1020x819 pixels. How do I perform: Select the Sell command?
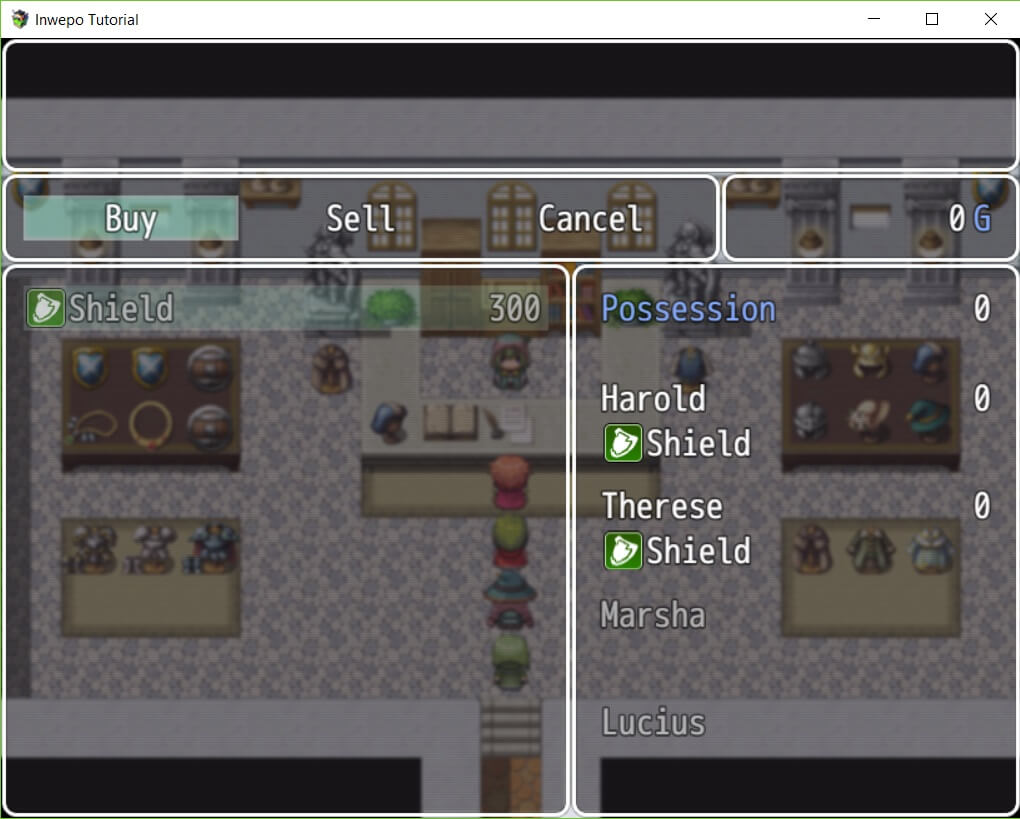click(x=360, y=218)
